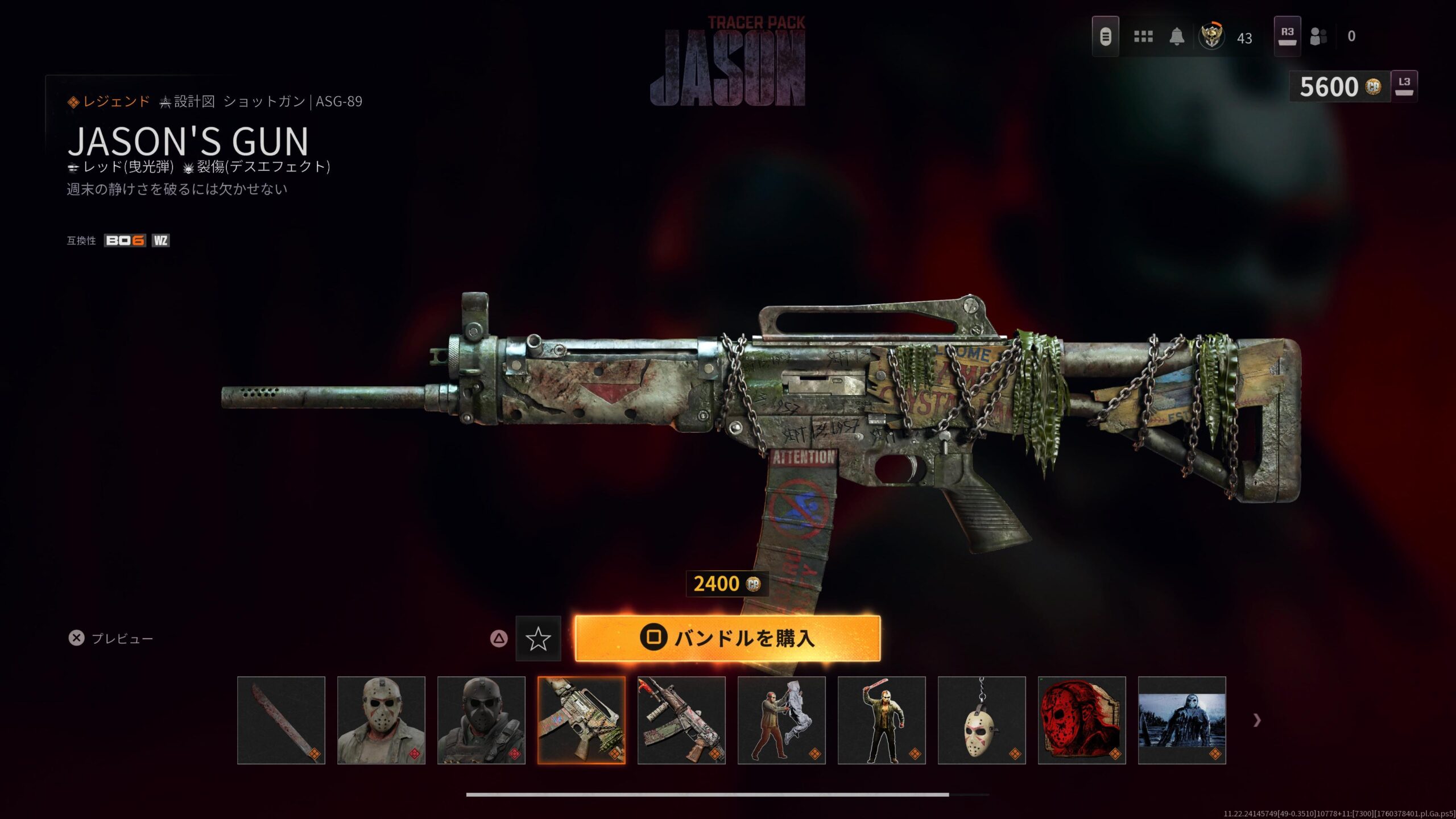Select the highlighted Jason's Gun shotgun thumbnail
This screenshot has width=1456, height=819.
[x=581, y=720]
